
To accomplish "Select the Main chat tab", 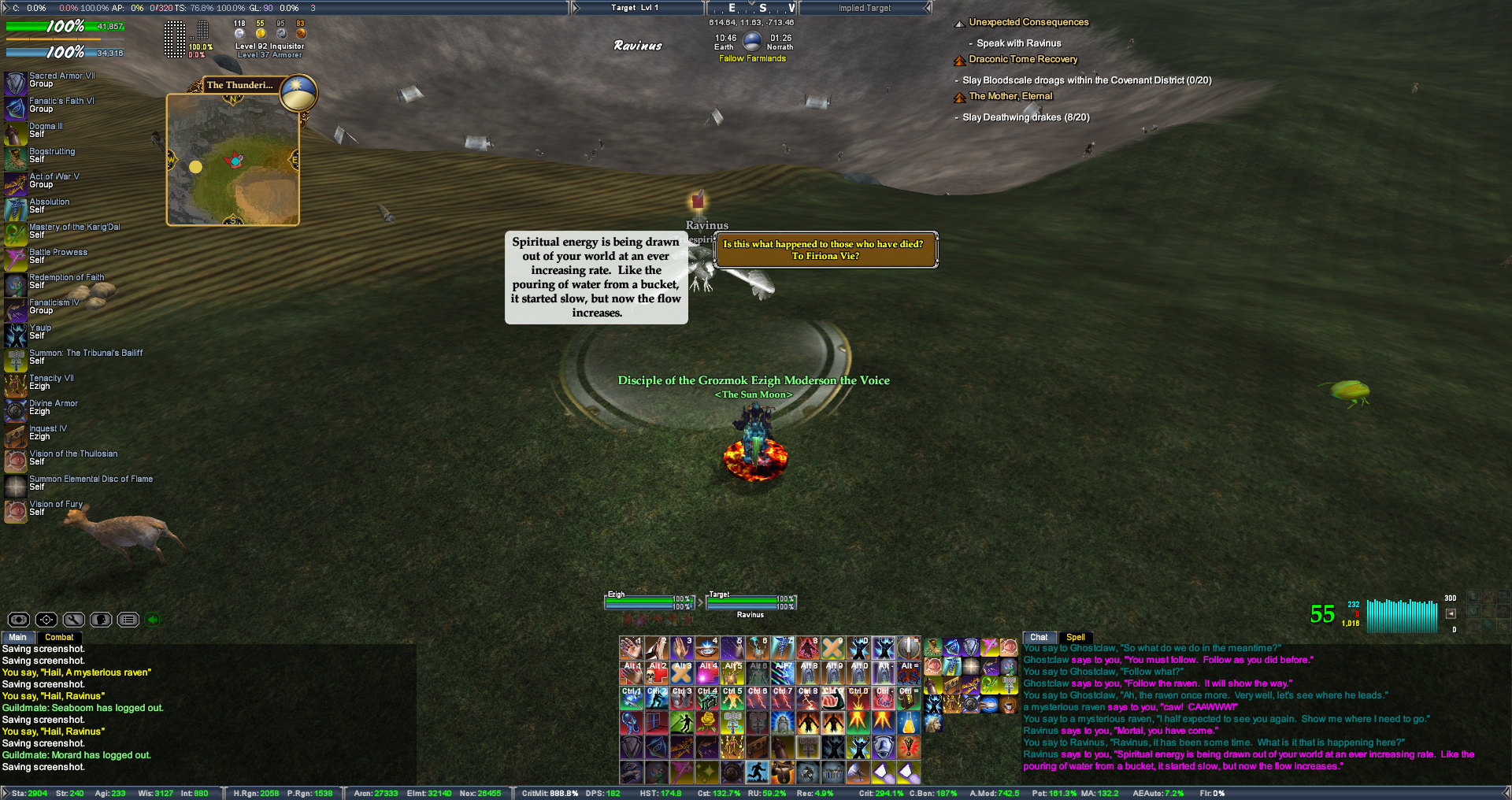I will [17, 637].
